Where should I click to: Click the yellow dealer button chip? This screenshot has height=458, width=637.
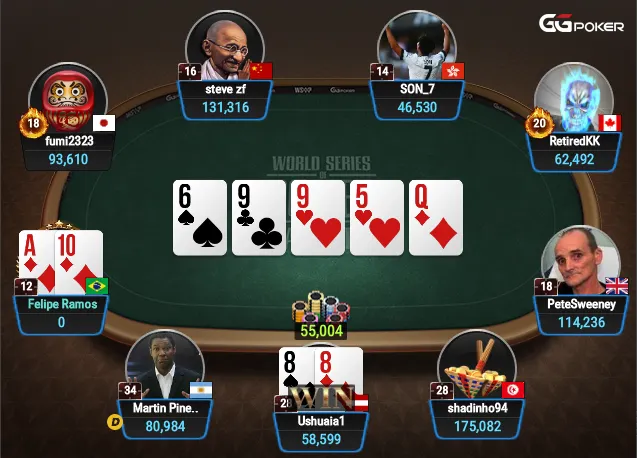(114, 422)
